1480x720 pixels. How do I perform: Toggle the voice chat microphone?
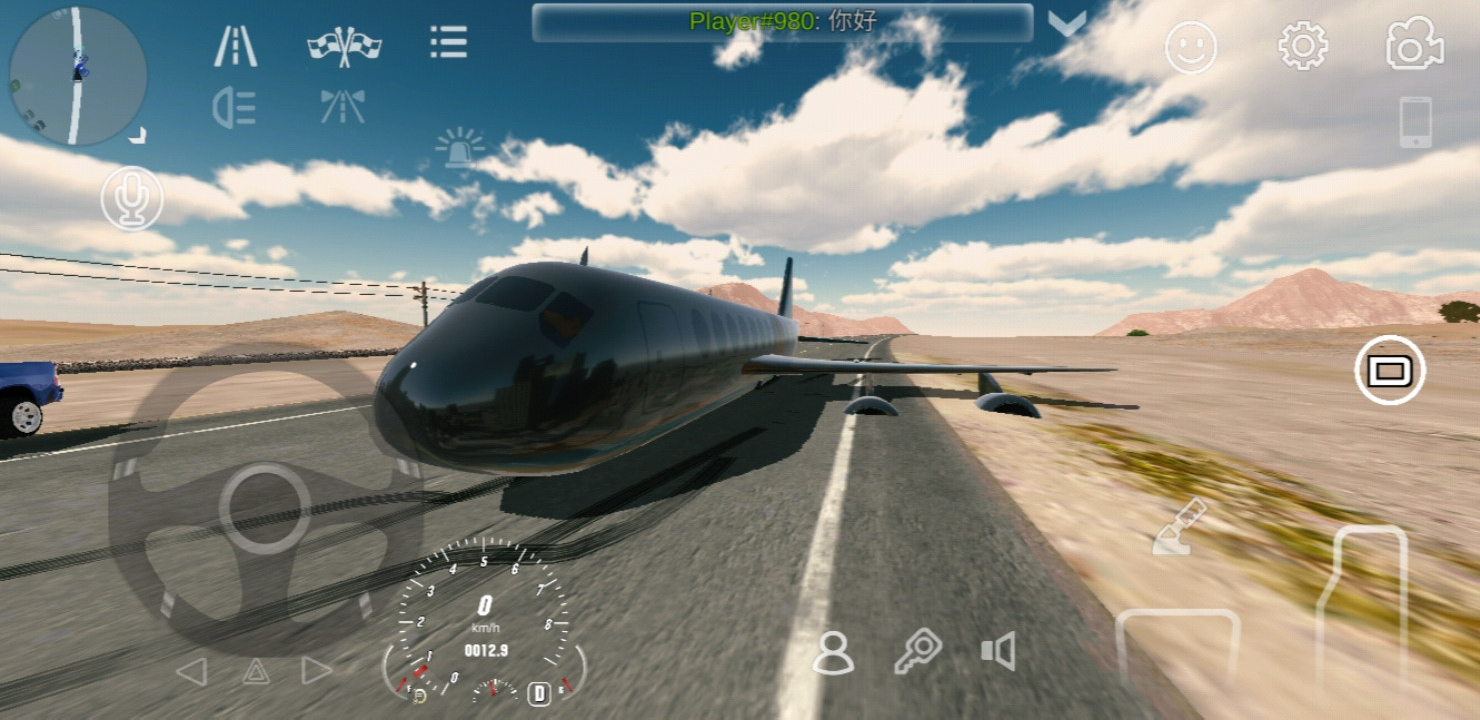coord(132,198)
